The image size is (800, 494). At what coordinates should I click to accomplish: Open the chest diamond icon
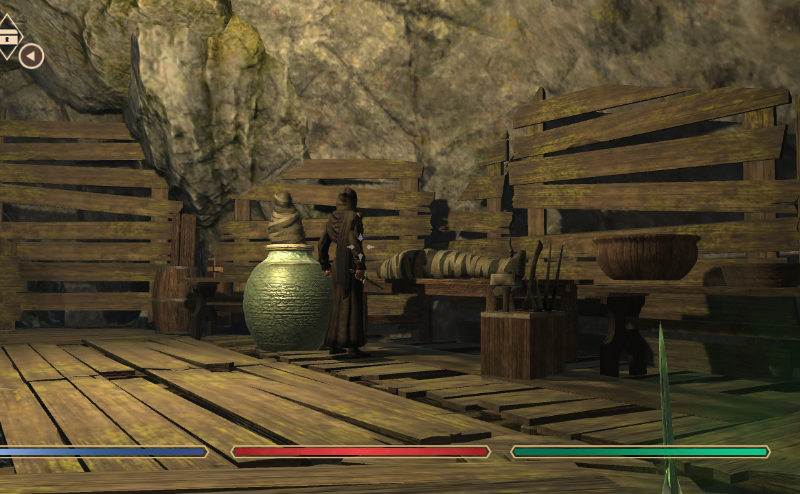7,35
